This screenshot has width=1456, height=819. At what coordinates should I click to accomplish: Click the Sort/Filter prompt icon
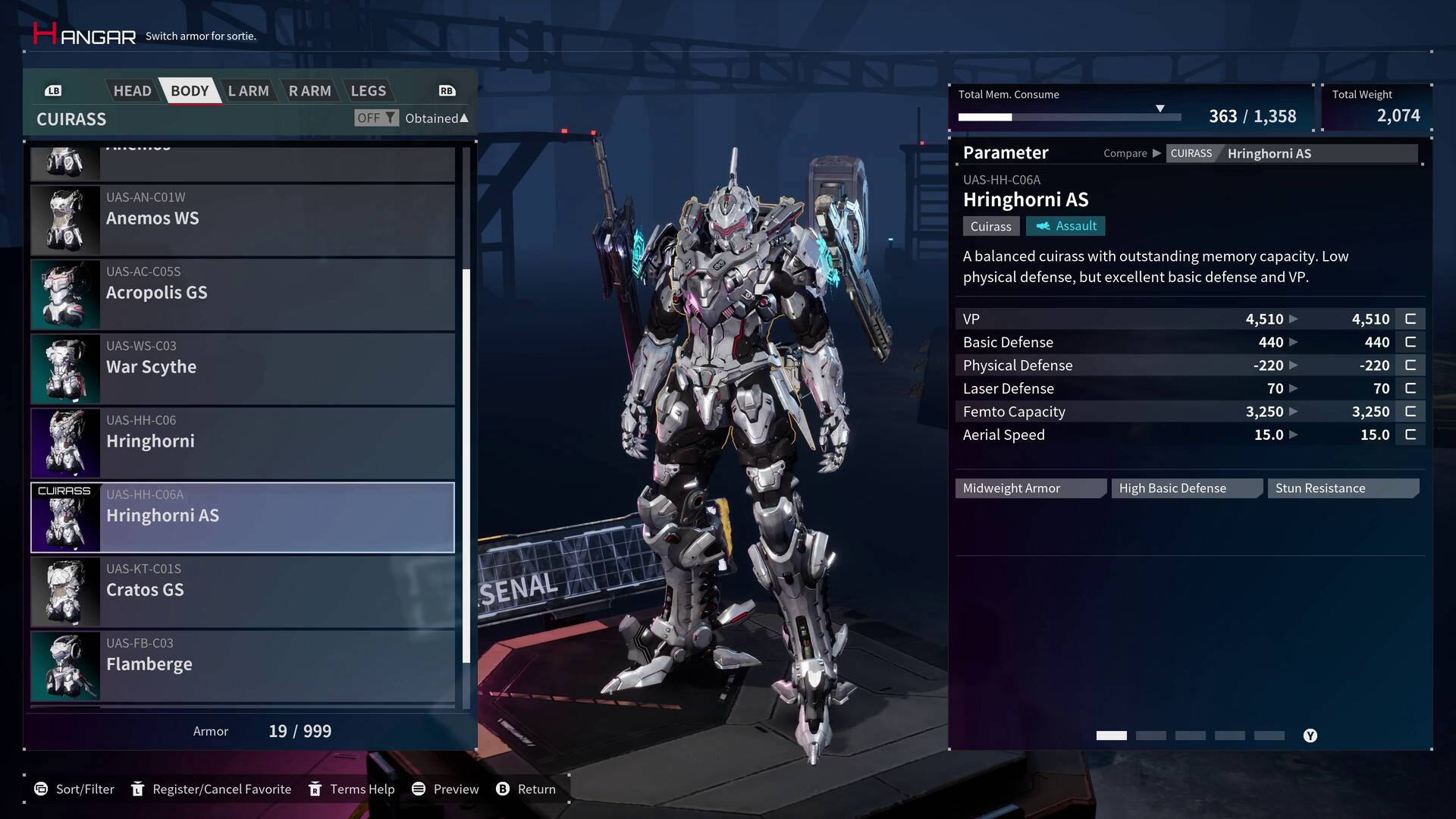pyautogui.click(x=43, y=789)
